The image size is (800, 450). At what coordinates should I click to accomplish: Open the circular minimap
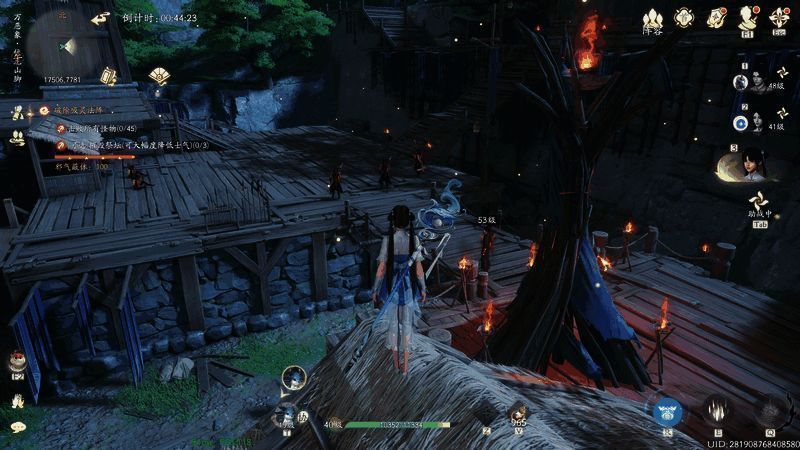(65, 46)
